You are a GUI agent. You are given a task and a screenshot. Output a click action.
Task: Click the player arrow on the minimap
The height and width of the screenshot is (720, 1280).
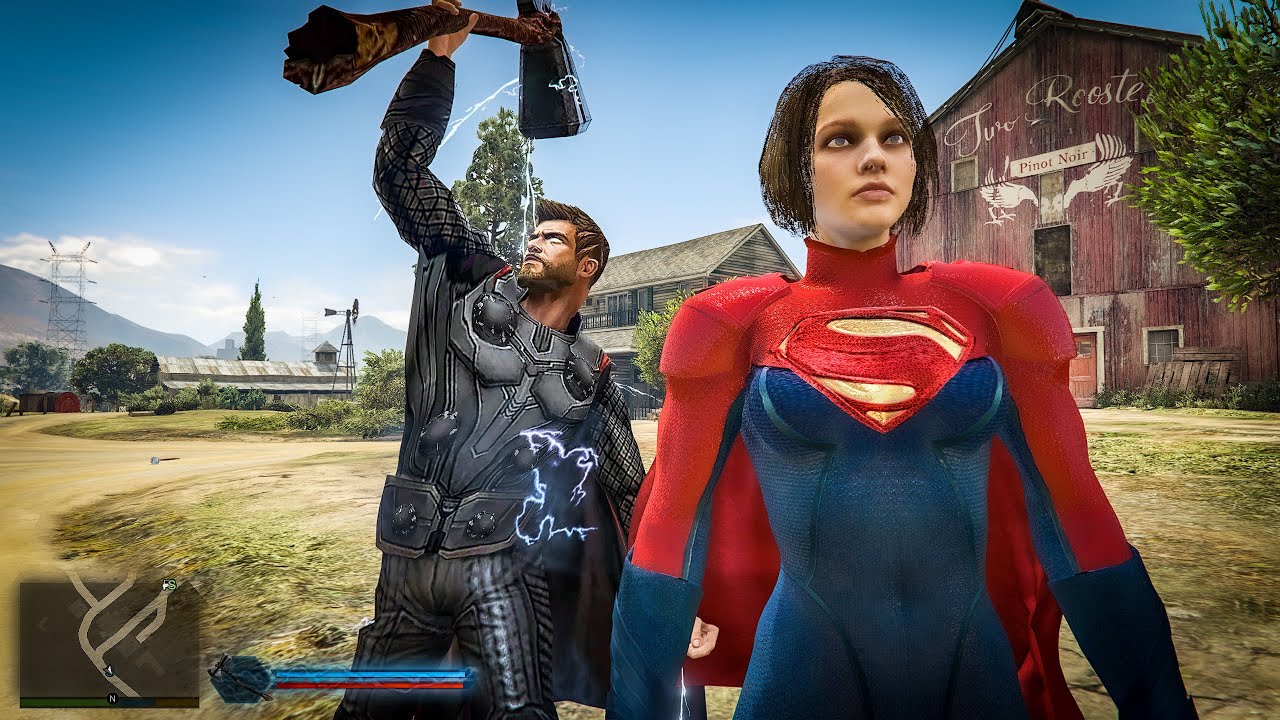coord(108,670)
